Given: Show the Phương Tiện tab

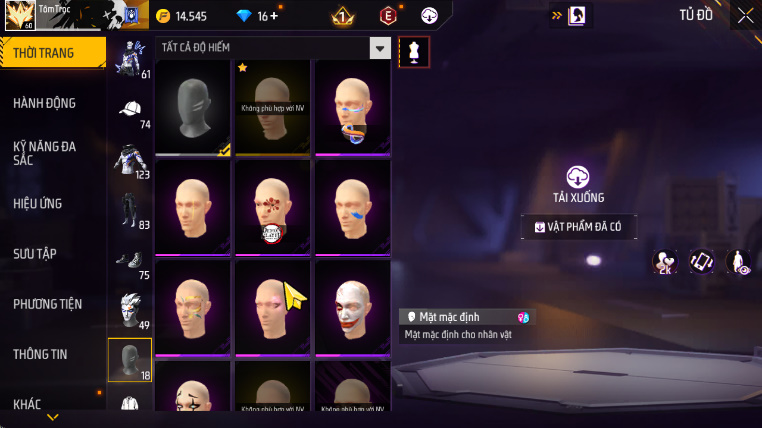Looking at the screenshot, I should (48, 303).
